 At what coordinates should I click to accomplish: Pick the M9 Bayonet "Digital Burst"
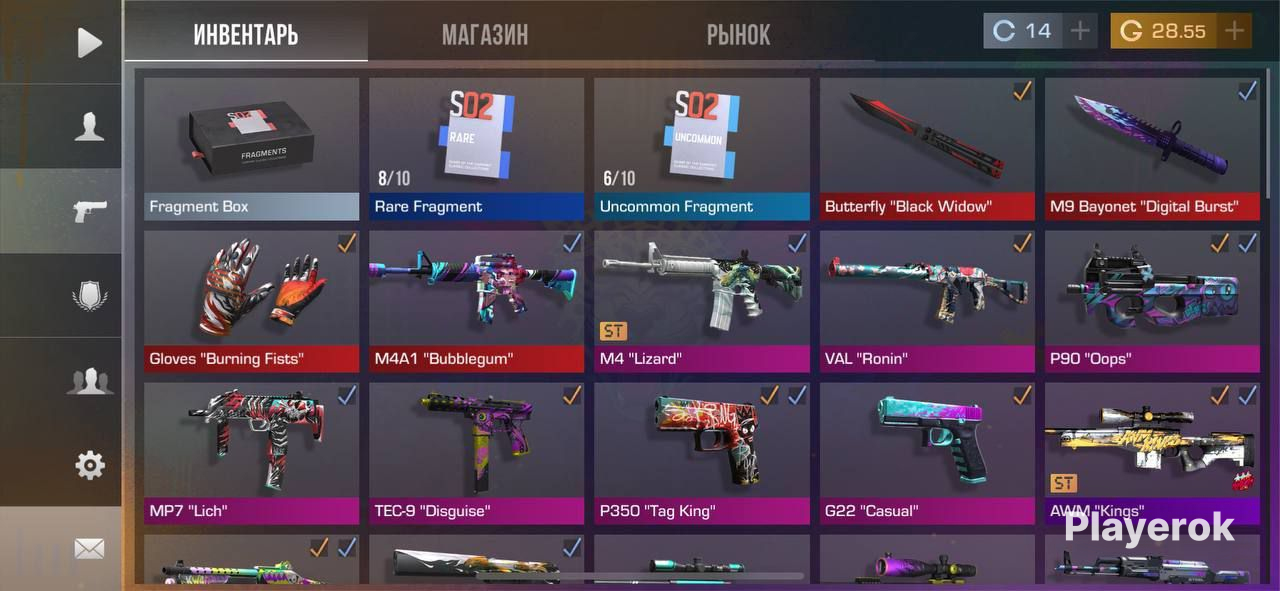pyautogui.click(x=1152, y=149)
